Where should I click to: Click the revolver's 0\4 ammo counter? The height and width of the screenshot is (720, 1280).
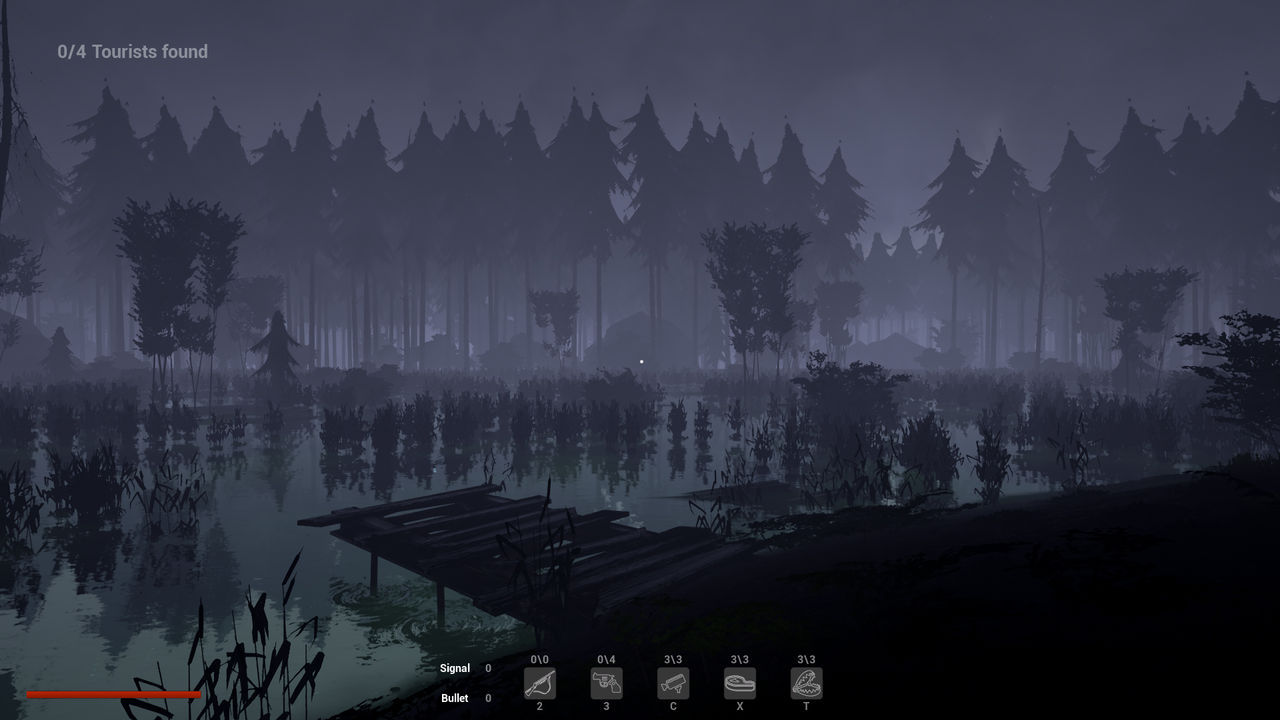point(607,660)
